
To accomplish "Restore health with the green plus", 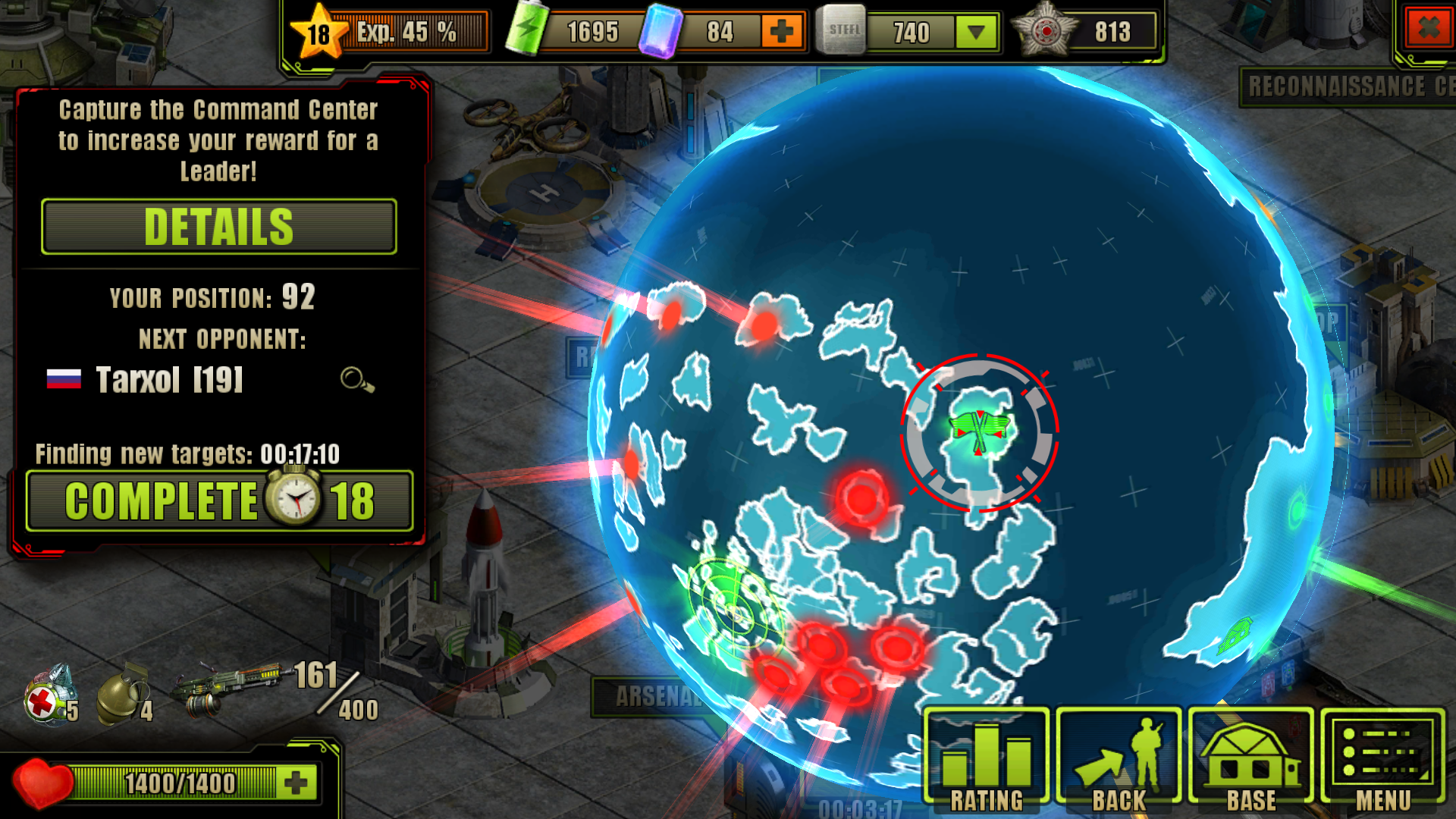I will [297, 783].
